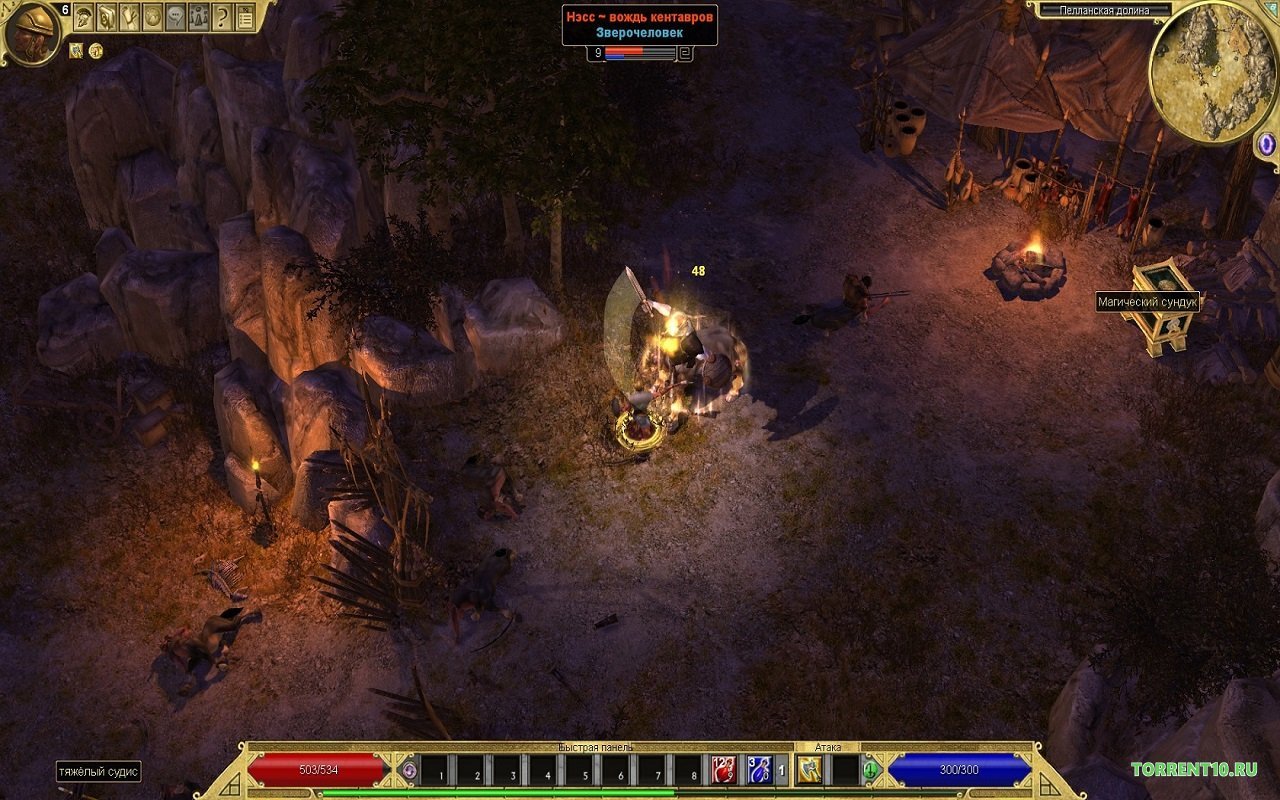This screenshot has width=1280, height=800.
Task: Click slot 1 of the Быстрая панель
Action: [435, 770]
